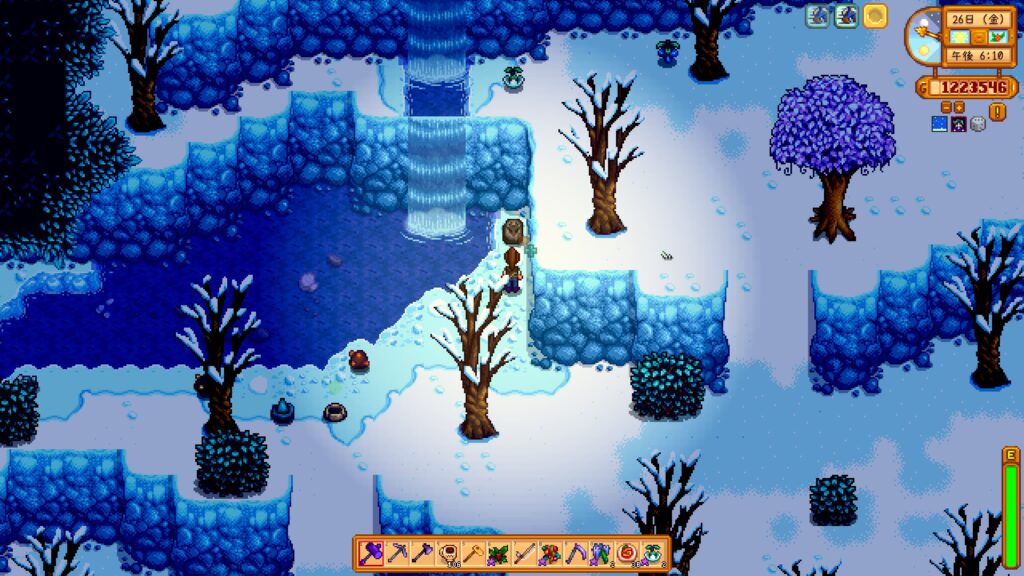
Task: Click the yellow round buff icon
Action: click(875, 16)
